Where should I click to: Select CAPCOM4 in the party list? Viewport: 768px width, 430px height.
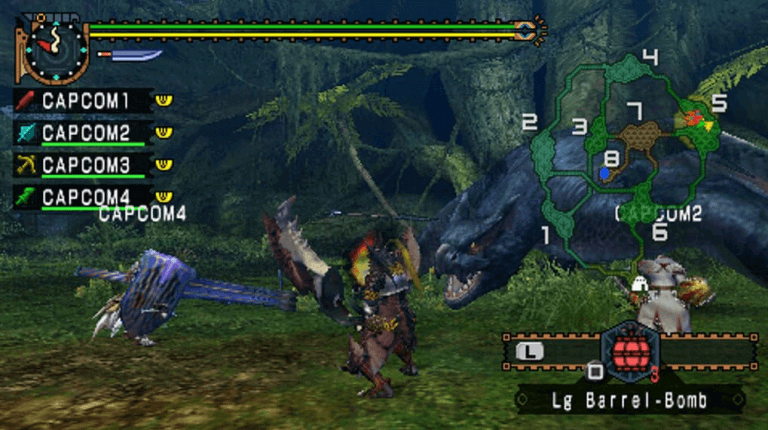pos(86,197)
